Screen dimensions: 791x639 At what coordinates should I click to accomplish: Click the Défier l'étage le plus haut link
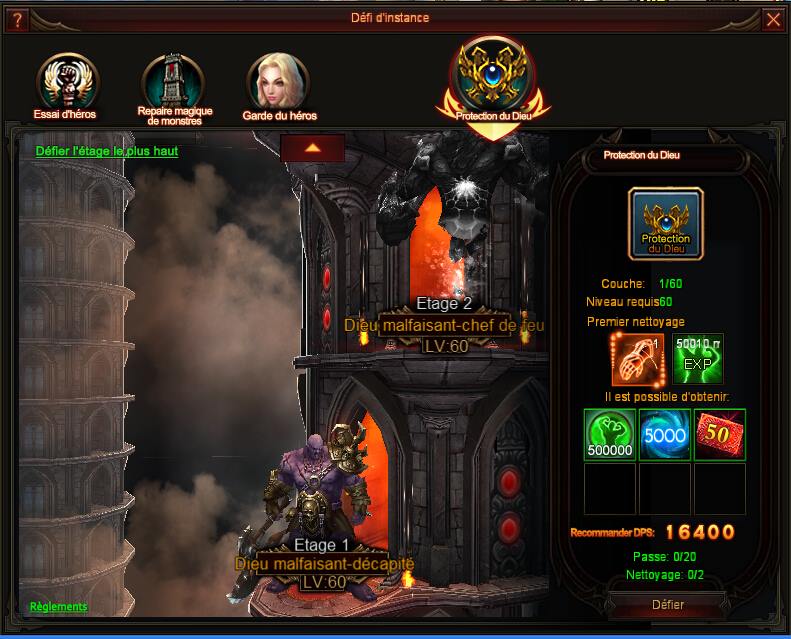pyautogui.click(x=107, y=151)
